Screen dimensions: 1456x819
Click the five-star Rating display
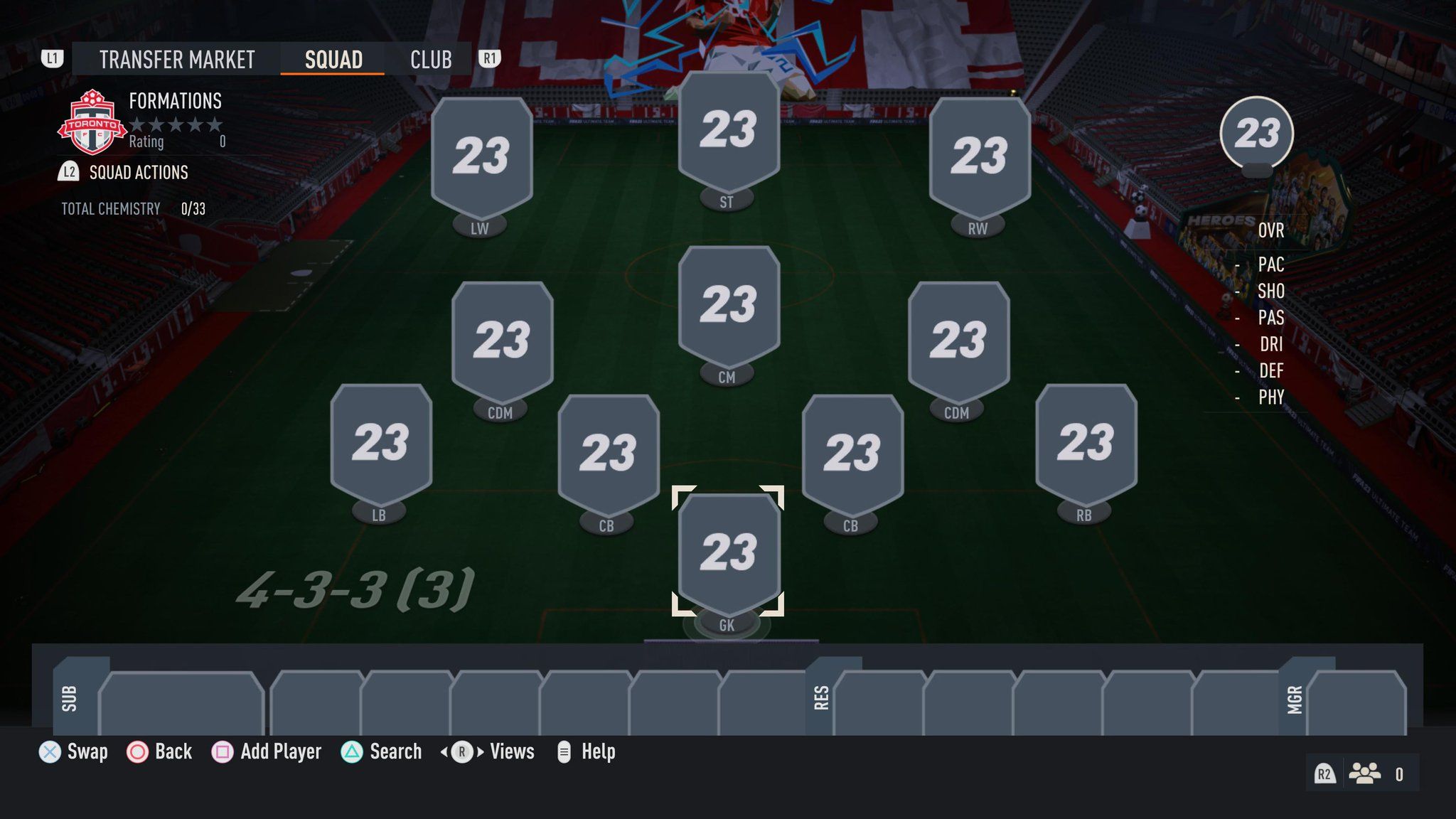click(176, 125)
